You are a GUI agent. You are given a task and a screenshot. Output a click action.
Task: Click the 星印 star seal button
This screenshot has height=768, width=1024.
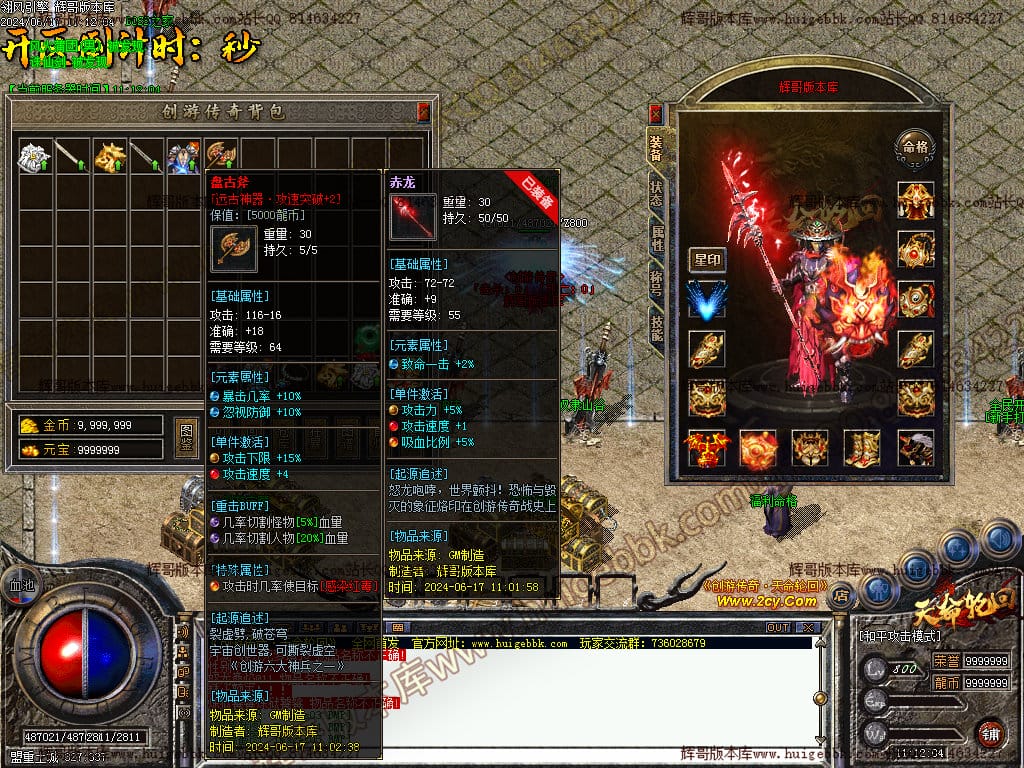707,260
